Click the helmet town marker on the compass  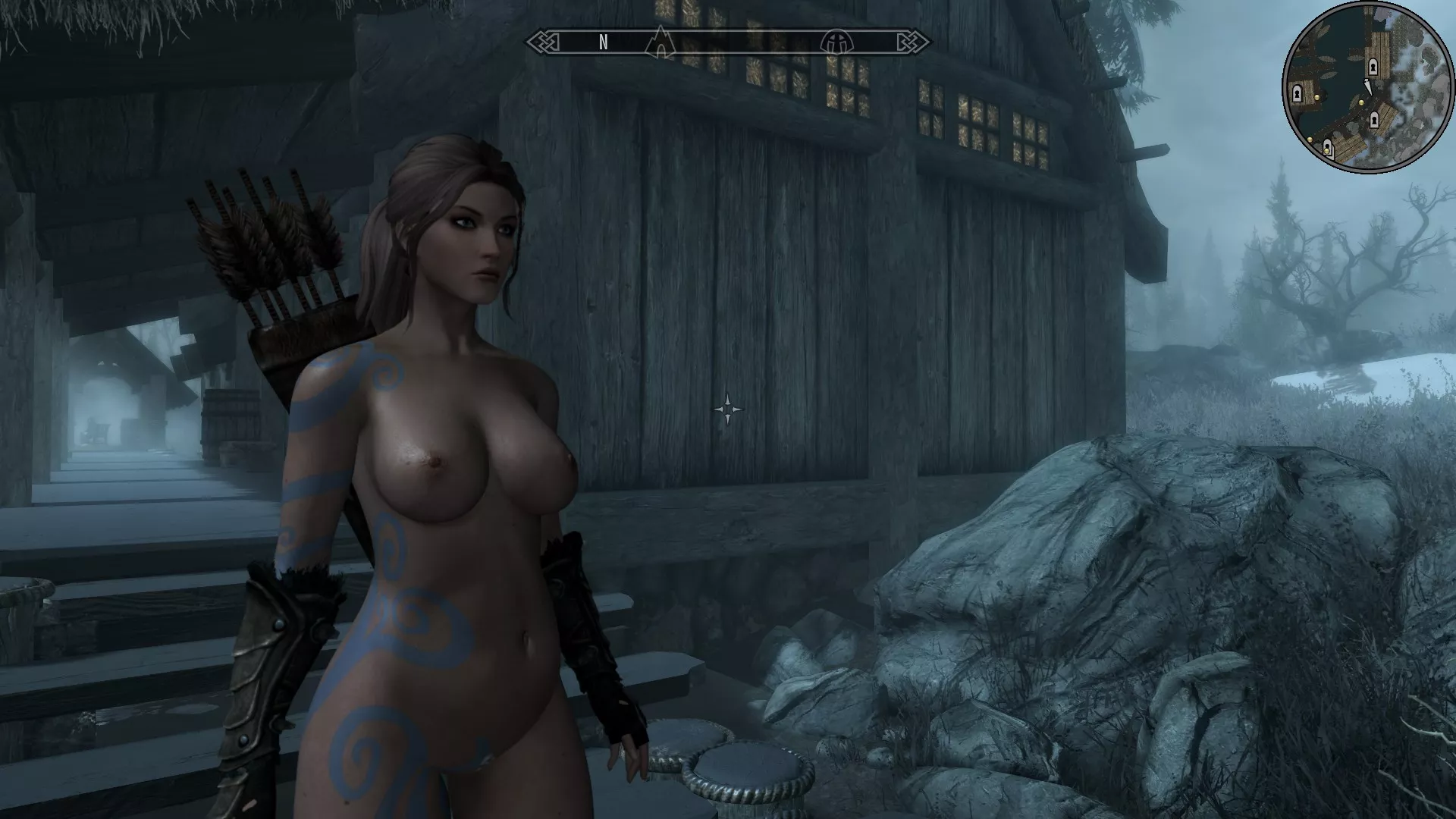tap(836, 43)
